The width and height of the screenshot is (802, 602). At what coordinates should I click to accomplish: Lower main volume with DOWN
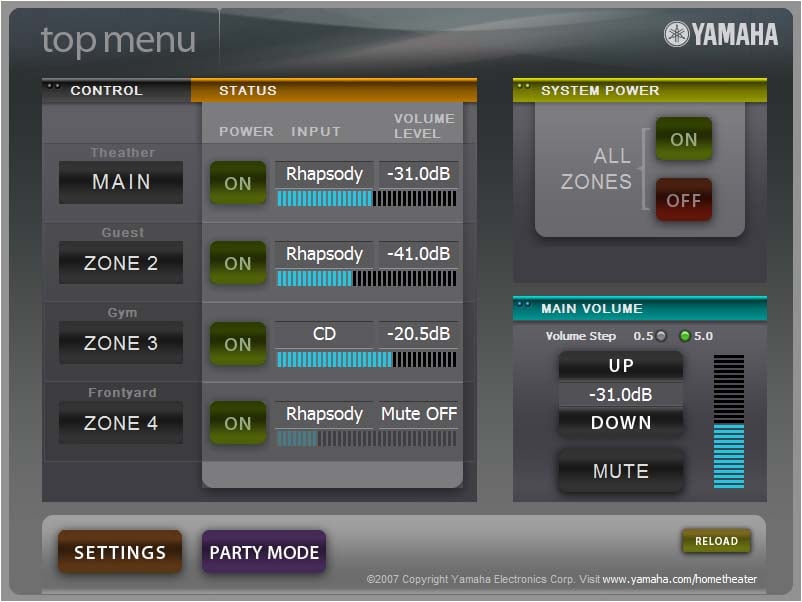(x=621, y=422)
